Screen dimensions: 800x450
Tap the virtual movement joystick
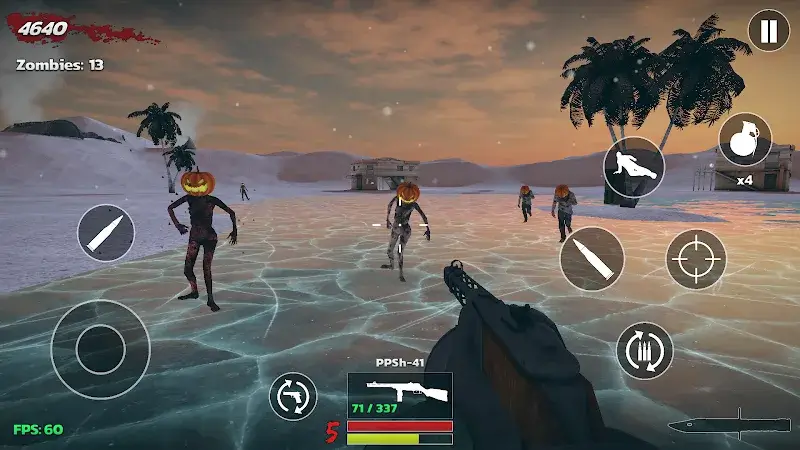[x=100, y=349]
